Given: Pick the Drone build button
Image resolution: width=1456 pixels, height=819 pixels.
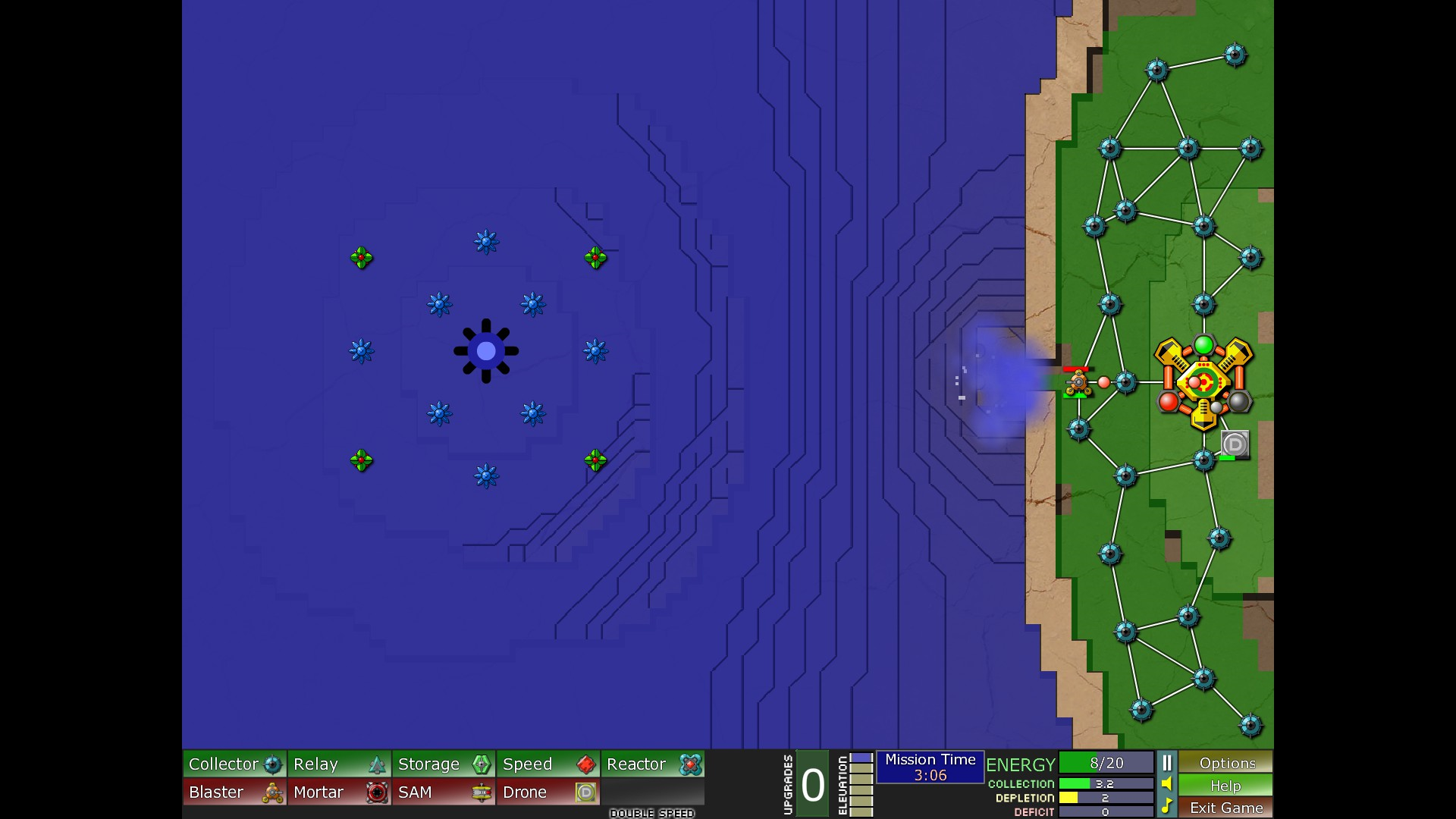Looking at the screenshot, I should point(548,792).
